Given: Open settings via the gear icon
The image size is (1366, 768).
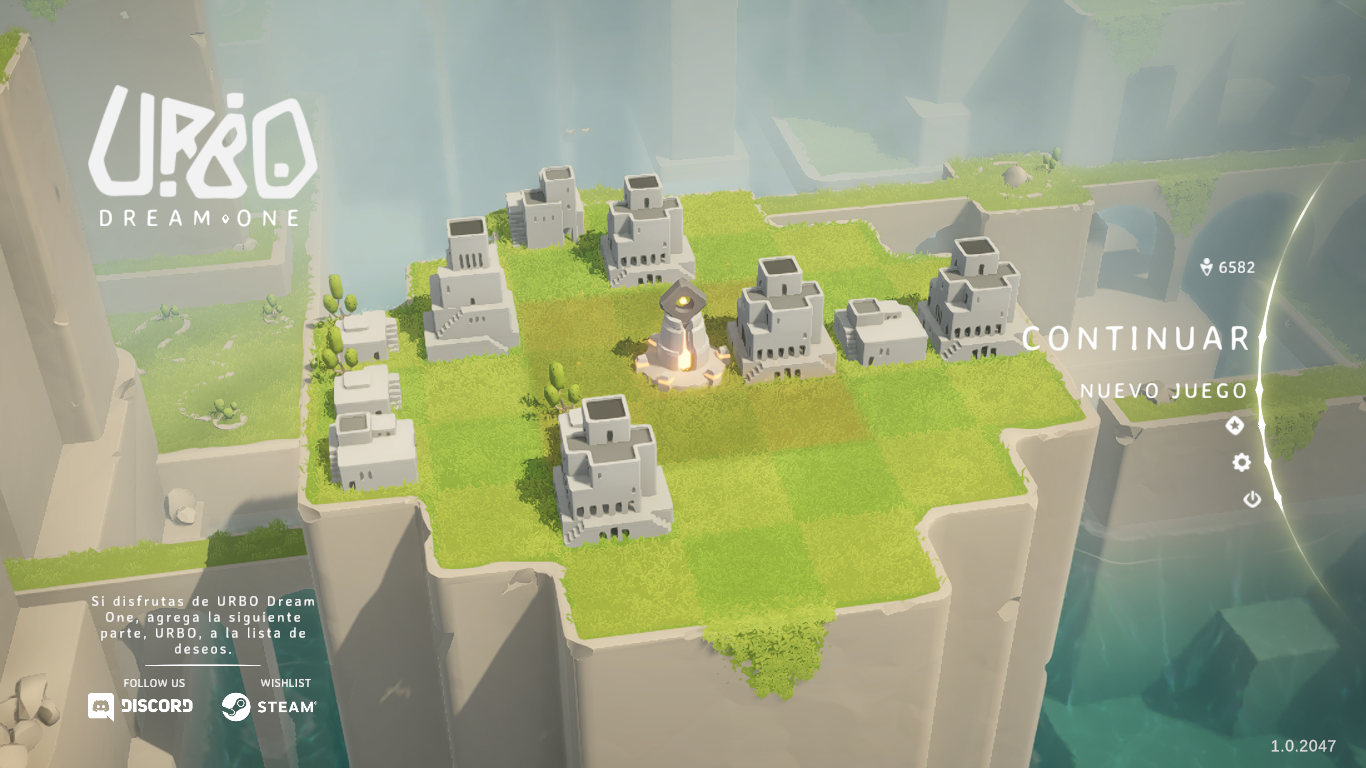Looking at the screenshot, I should (1242, 462).
